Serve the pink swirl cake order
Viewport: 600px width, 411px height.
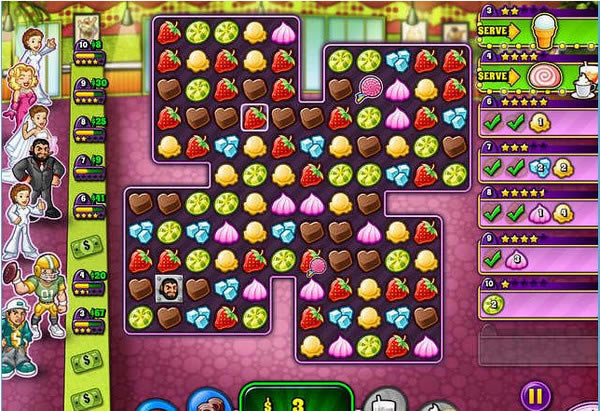pos(499,76)
